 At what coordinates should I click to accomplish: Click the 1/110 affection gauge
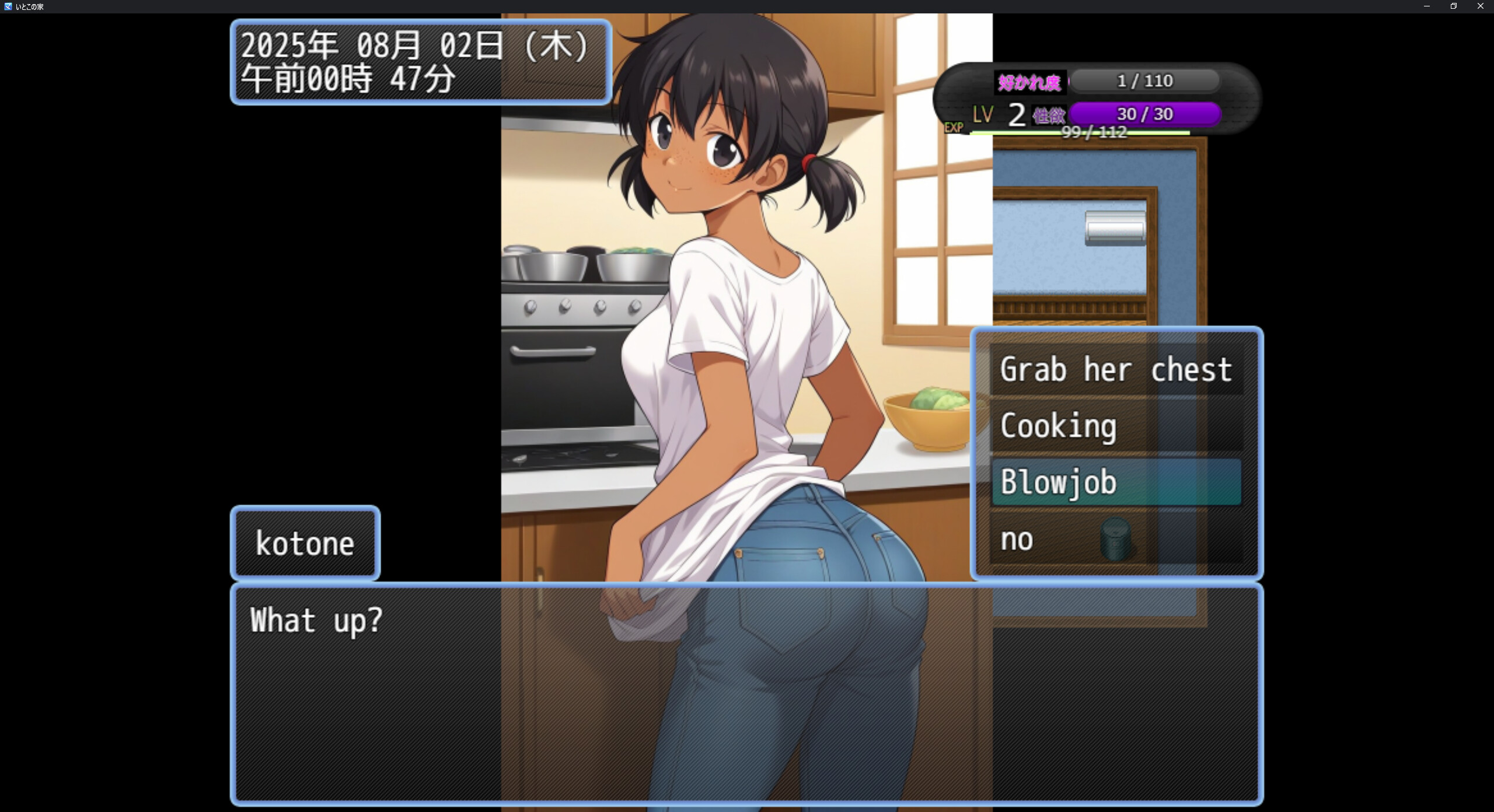pyautogui.click(x=1145, y=81)
